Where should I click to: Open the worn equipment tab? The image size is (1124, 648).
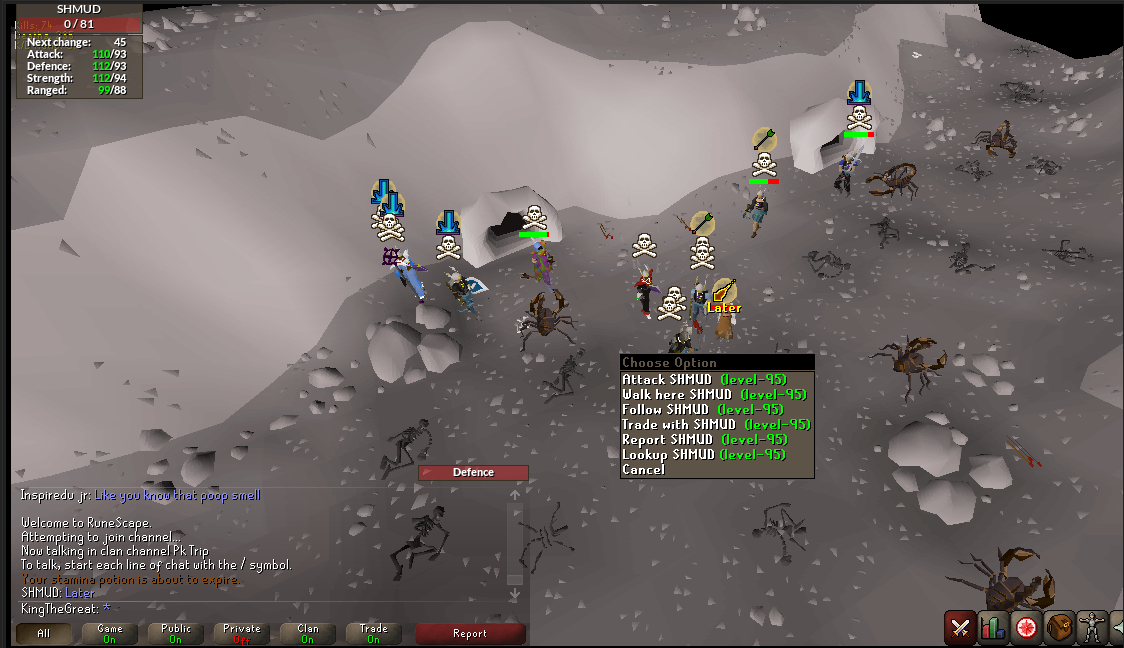coord(1091,628)
